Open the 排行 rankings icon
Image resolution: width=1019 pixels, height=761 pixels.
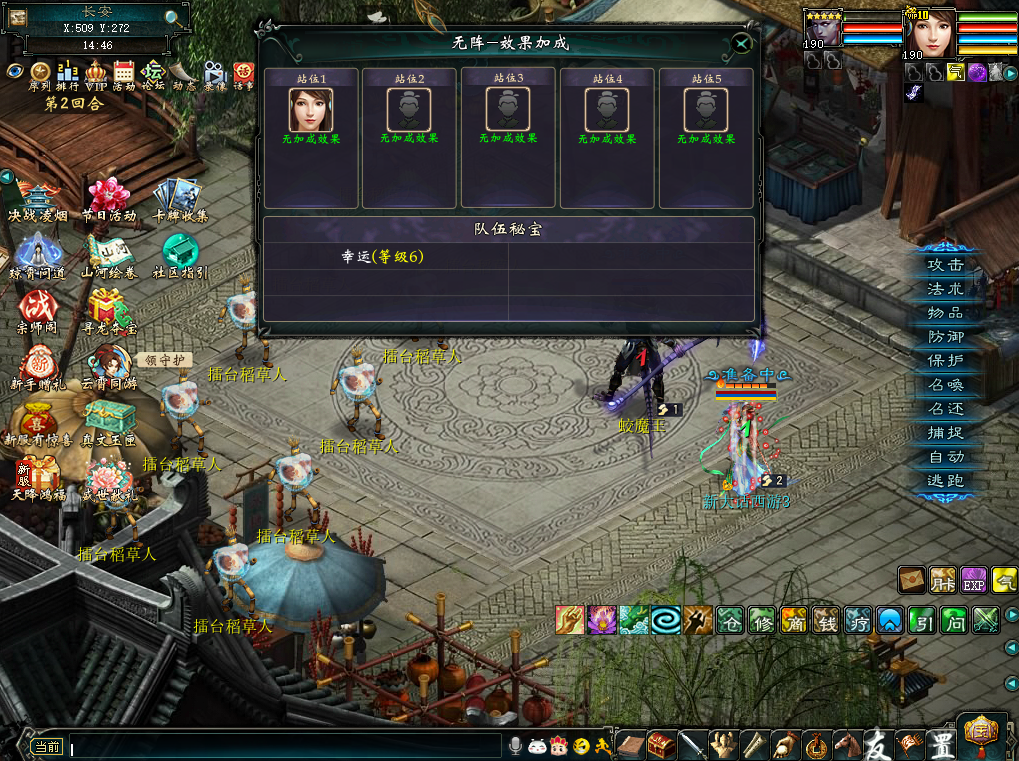pos(68,72)
